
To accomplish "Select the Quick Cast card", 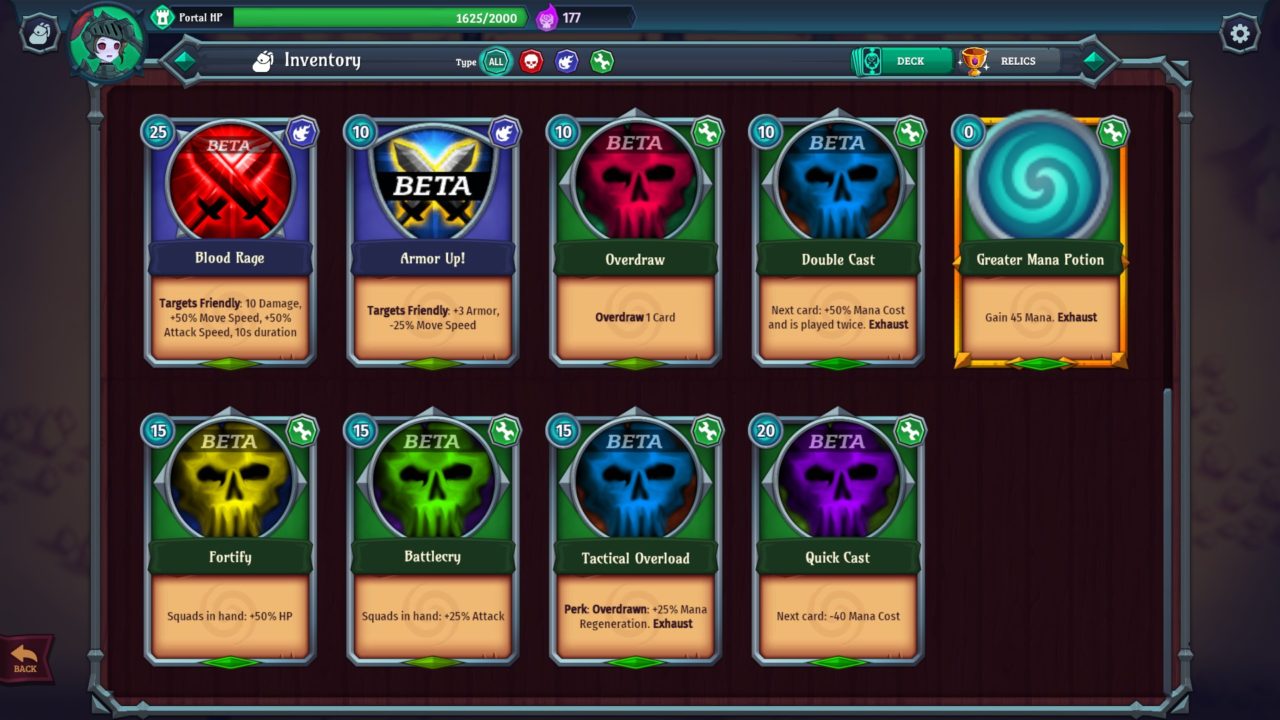I will (838, 540).
